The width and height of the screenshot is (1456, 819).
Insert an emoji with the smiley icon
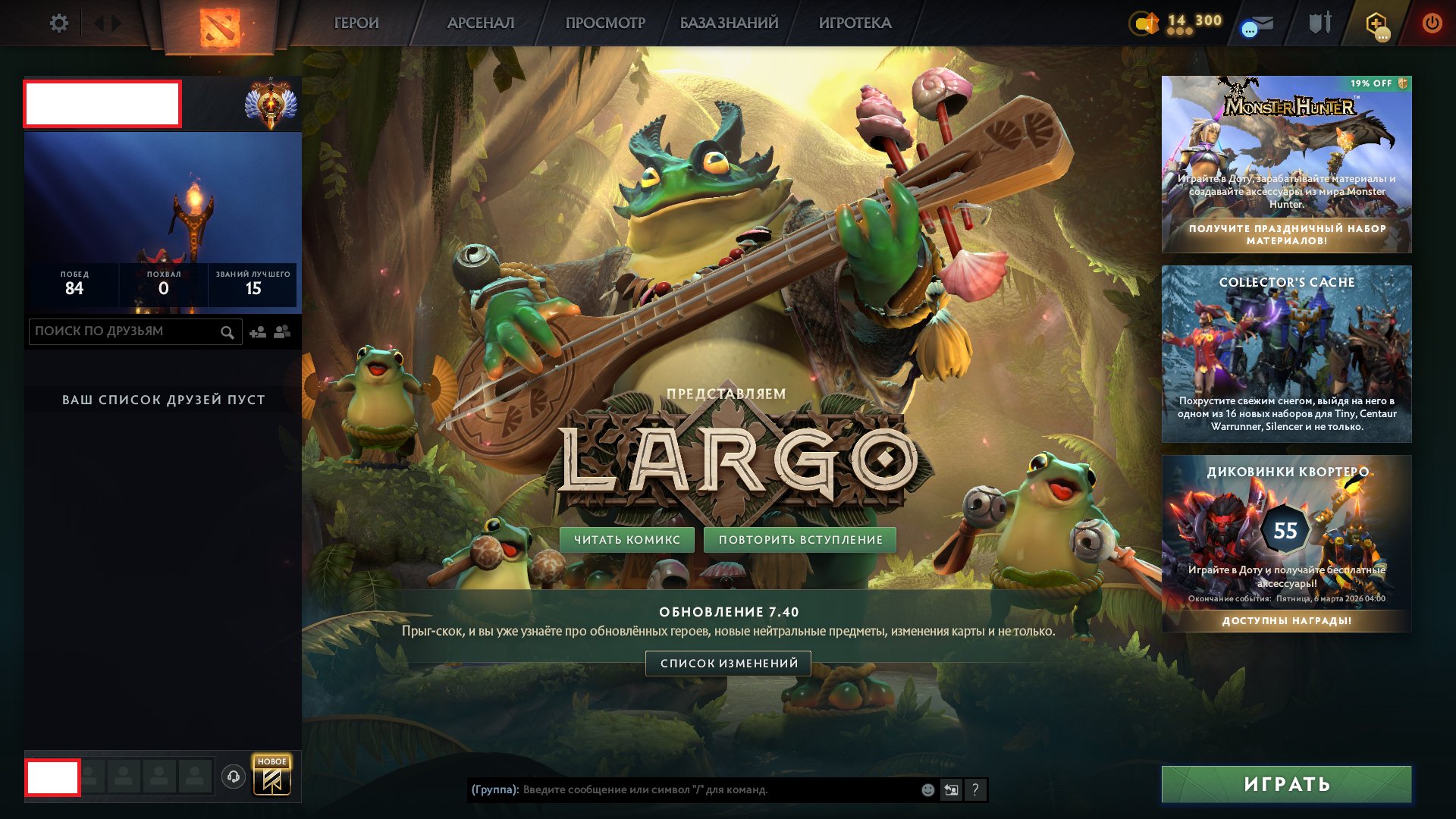927,791
